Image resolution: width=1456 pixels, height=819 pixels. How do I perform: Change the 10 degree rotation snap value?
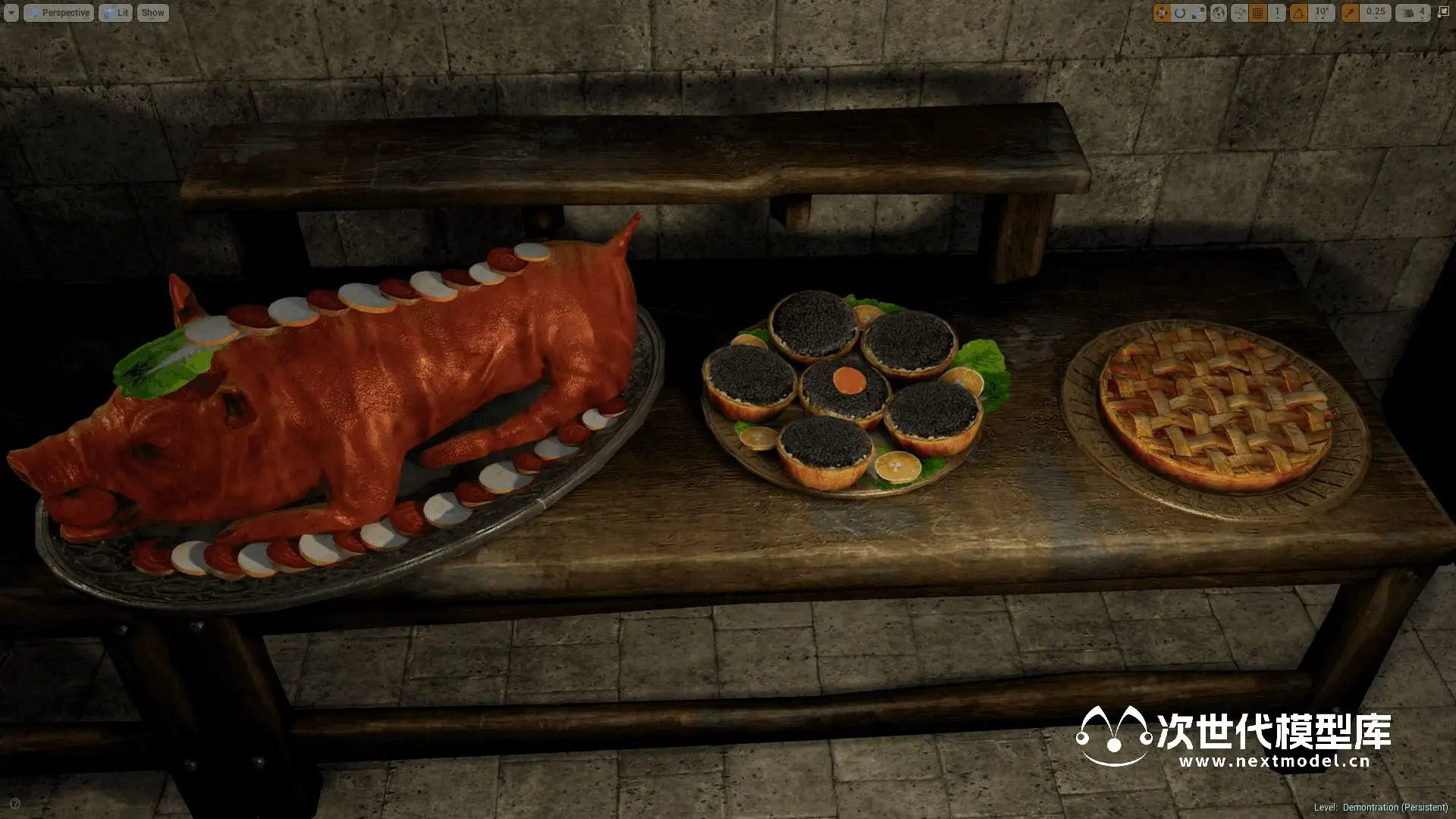(1322, 13)
